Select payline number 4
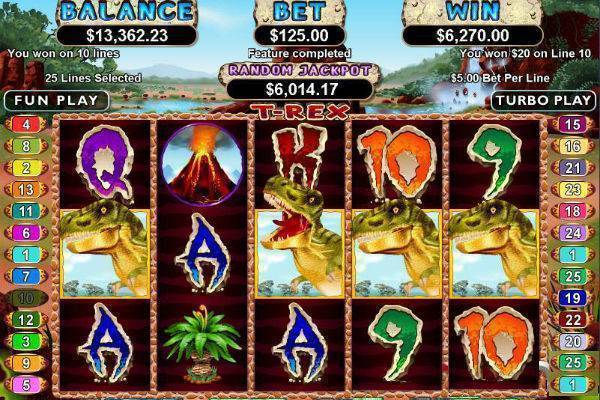 tap(26, 124)
